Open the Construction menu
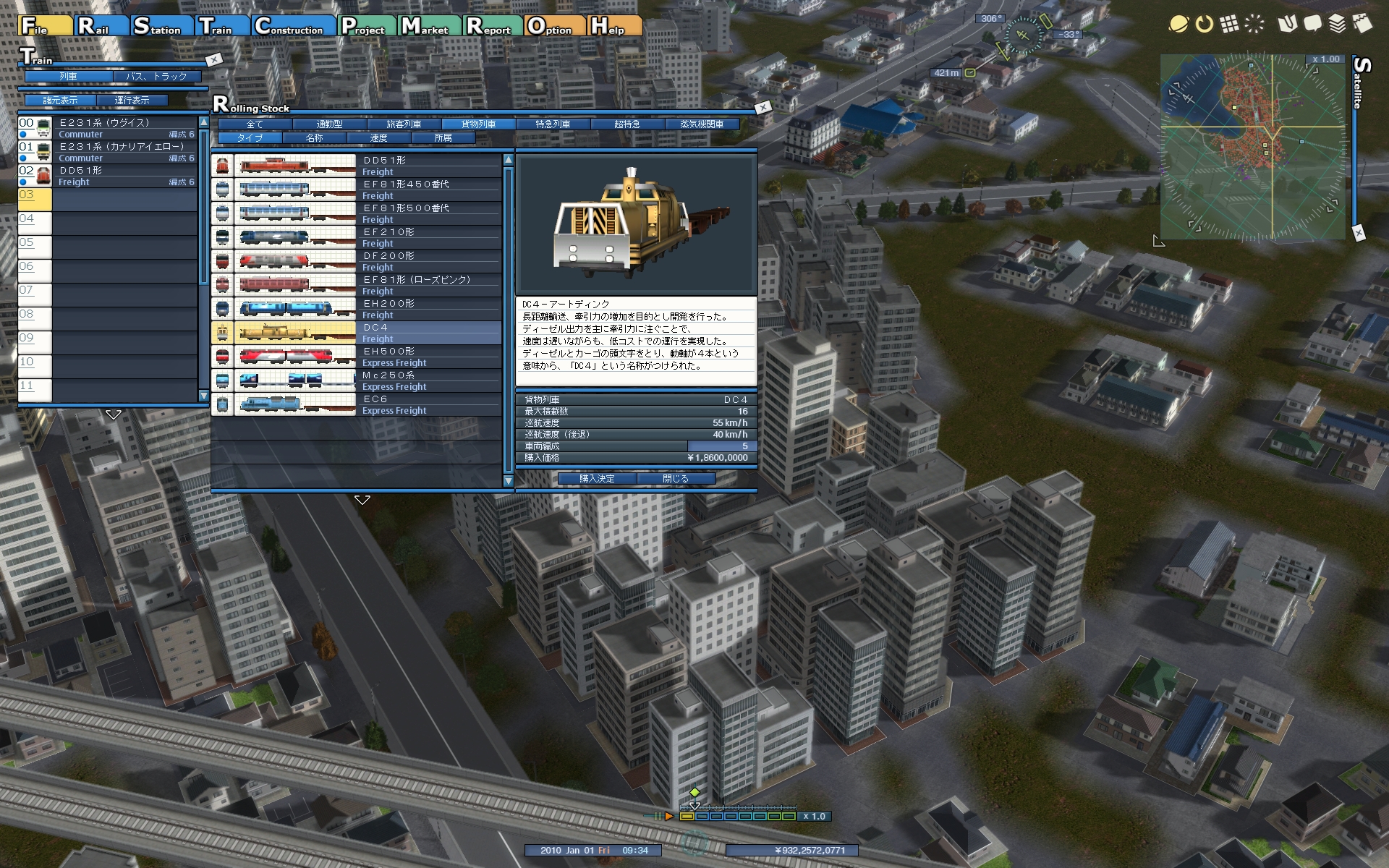 click(294, 26)
